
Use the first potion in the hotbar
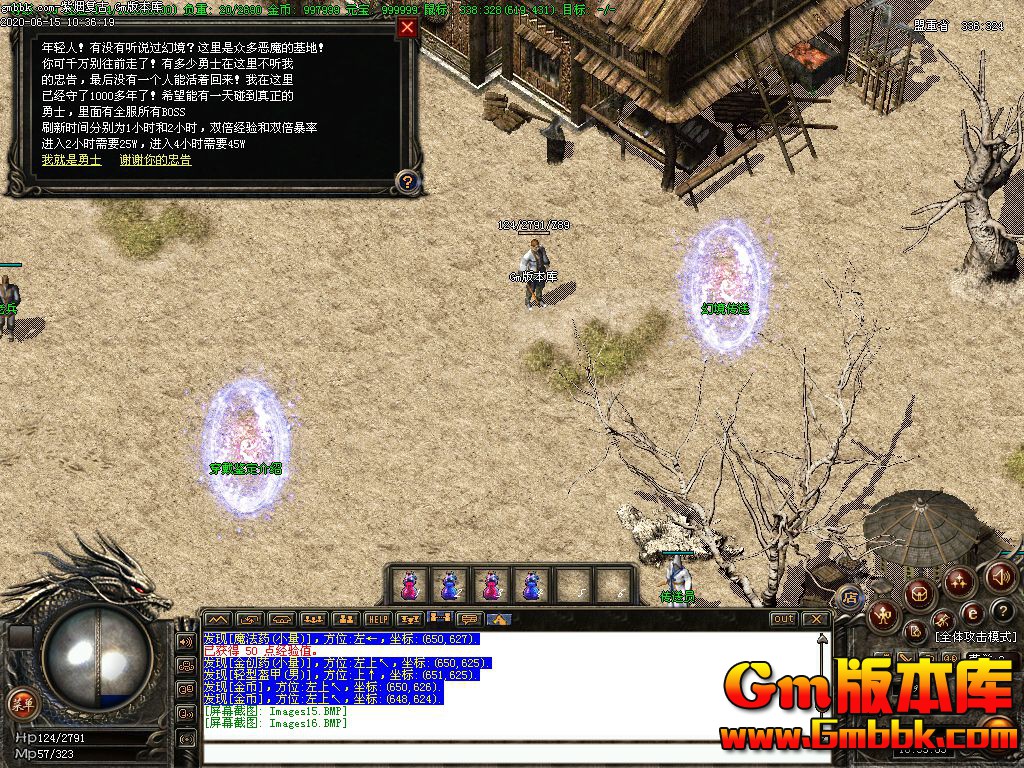coord(409,585)
